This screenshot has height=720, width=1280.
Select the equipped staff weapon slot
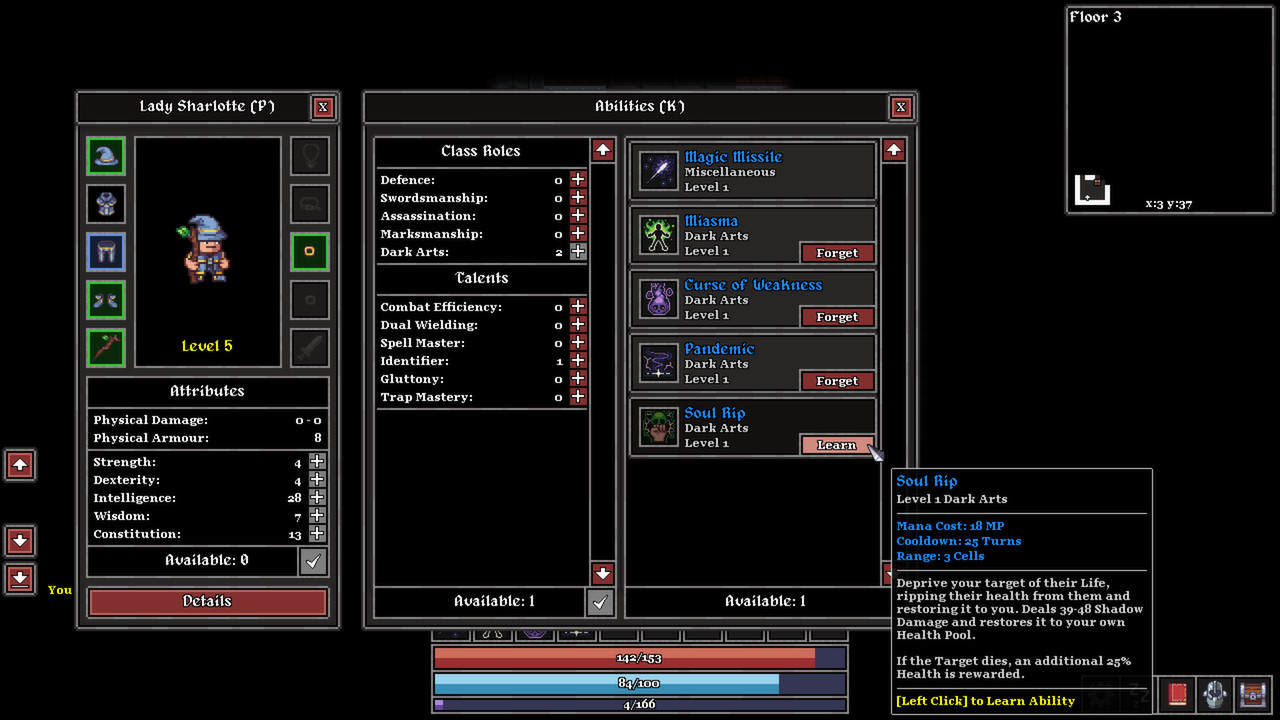point(105,345)
